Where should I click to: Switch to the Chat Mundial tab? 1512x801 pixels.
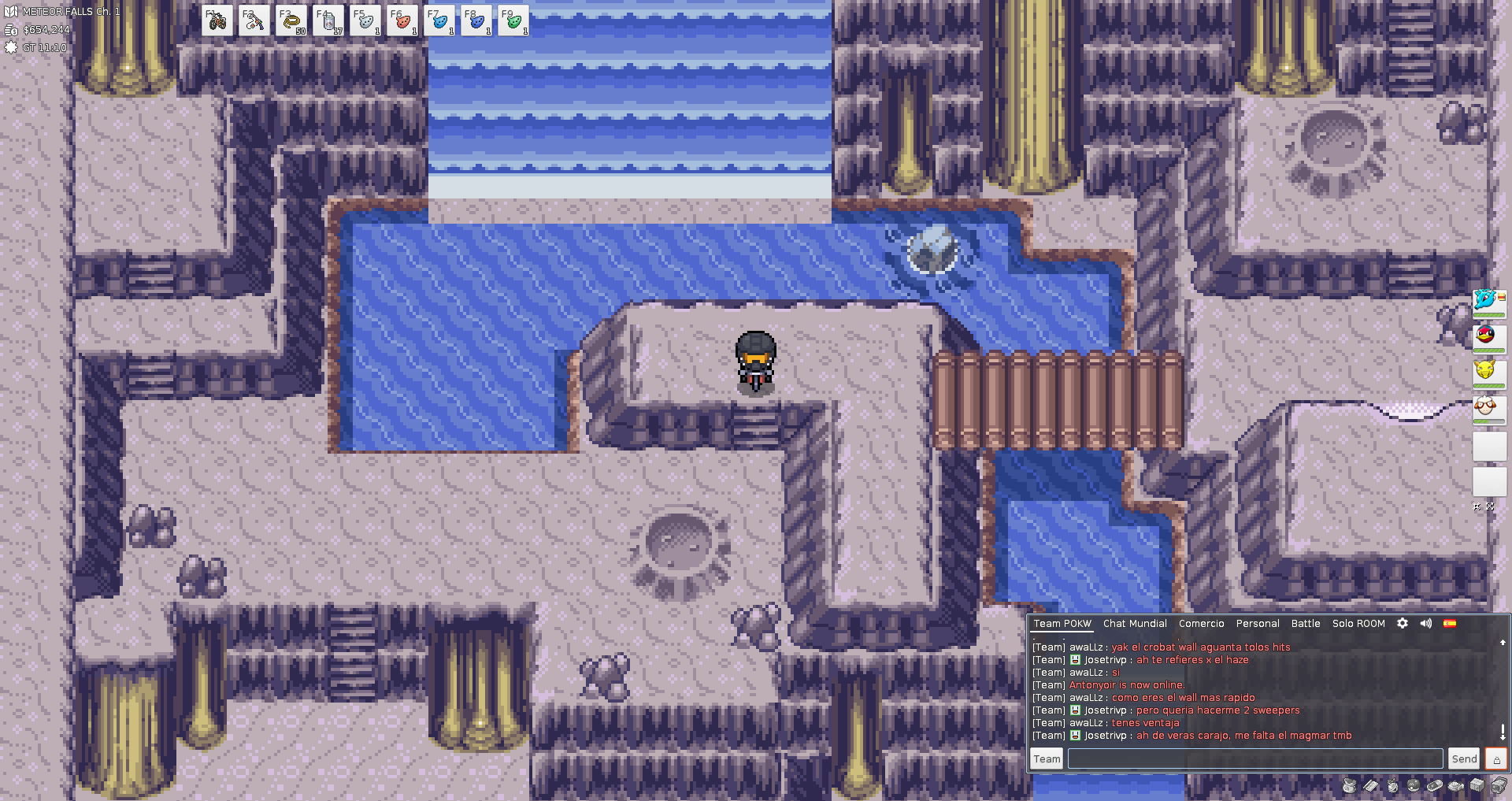1135,624
